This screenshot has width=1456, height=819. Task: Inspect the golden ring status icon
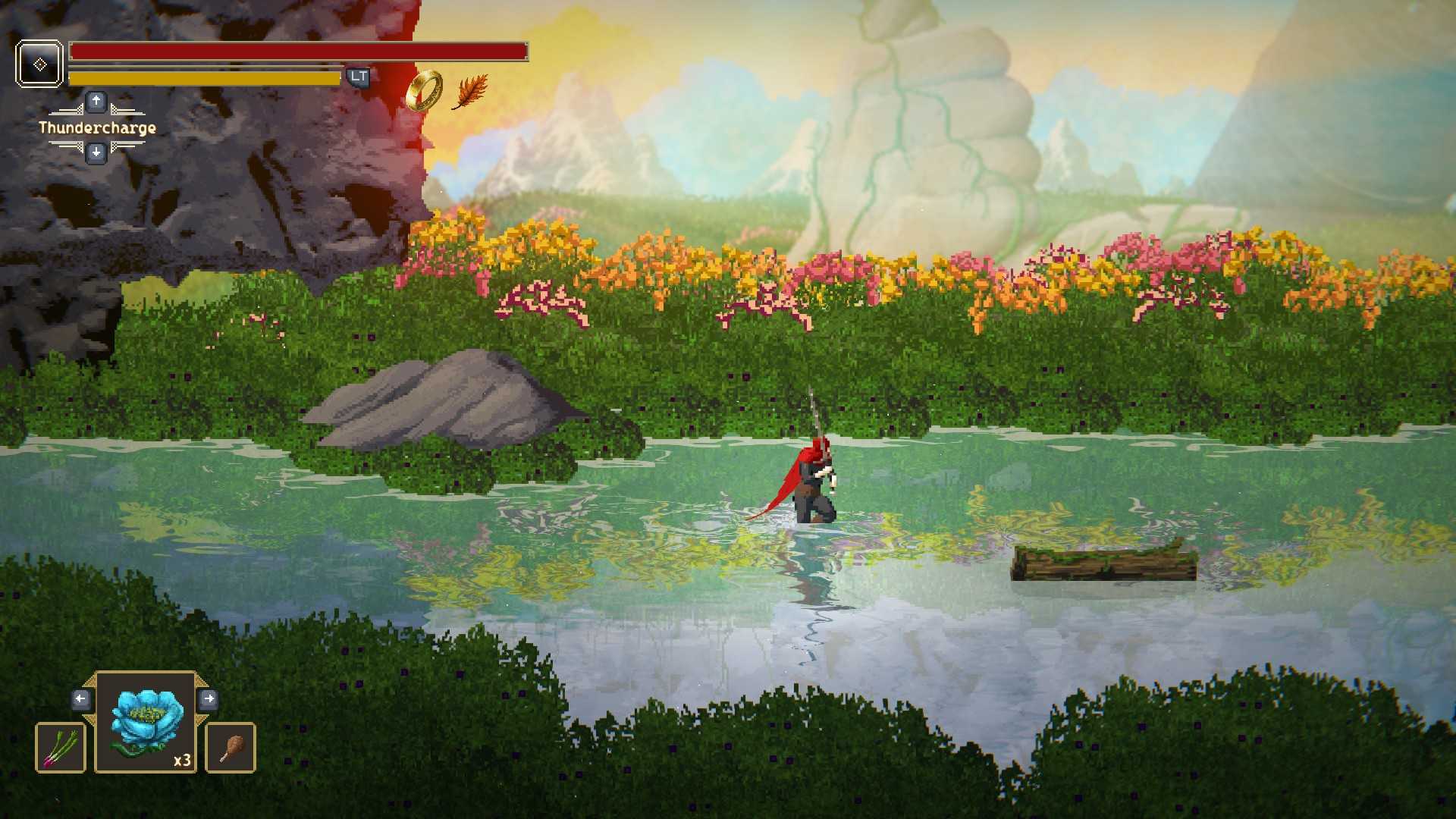[x=425, y=90]
